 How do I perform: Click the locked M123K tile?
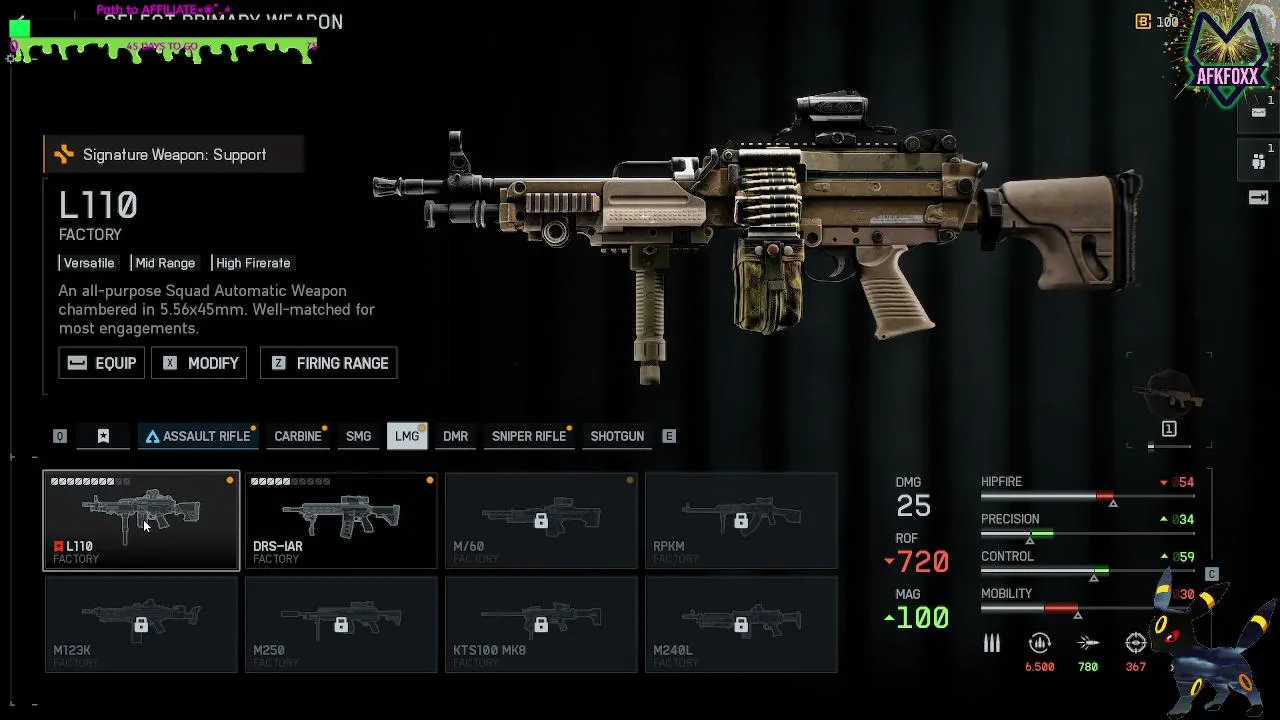click(x=141, y=625)
